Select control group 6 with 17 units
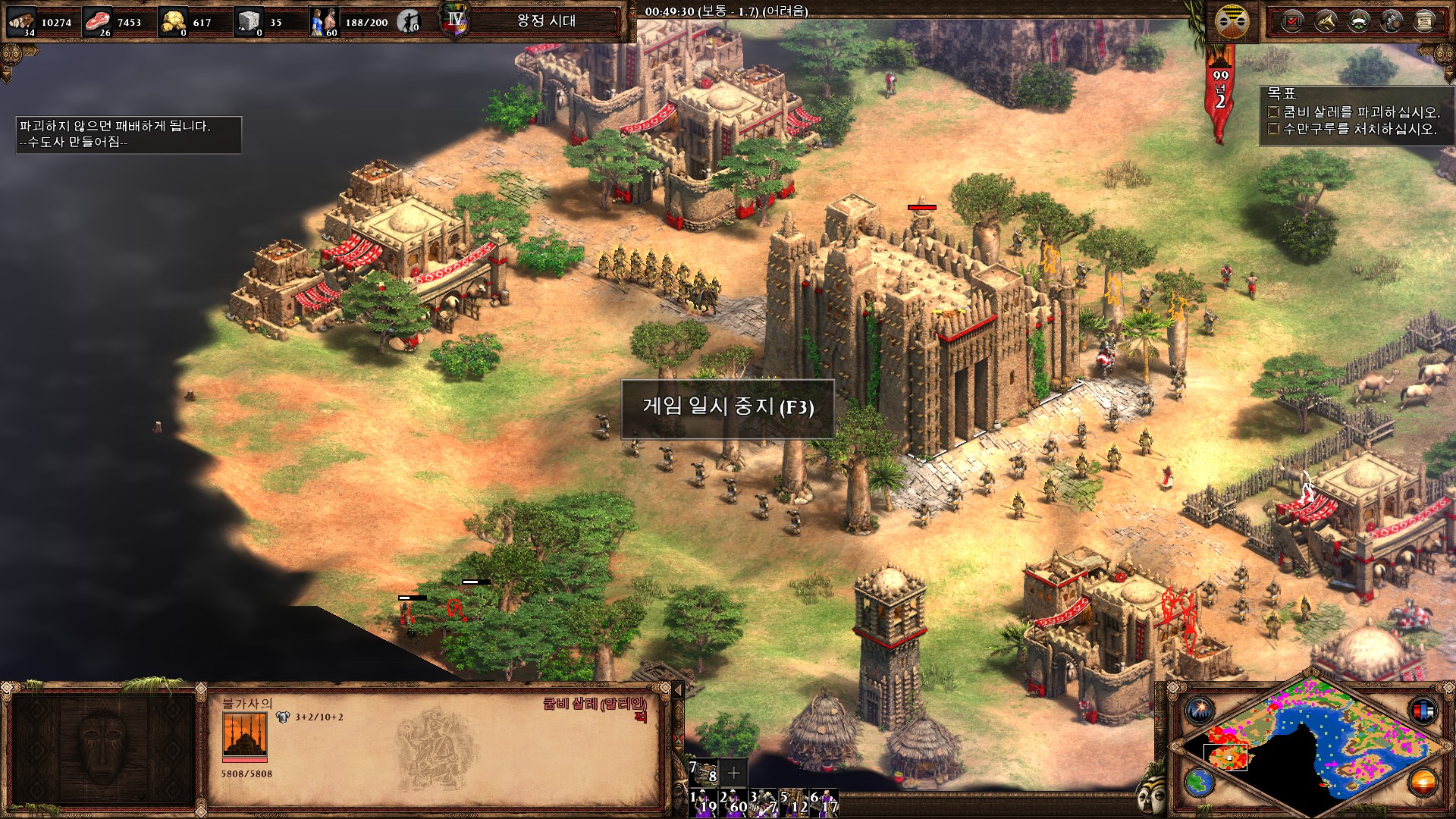The height and width of the screenshot is (819, 1456). pos(824,803)
